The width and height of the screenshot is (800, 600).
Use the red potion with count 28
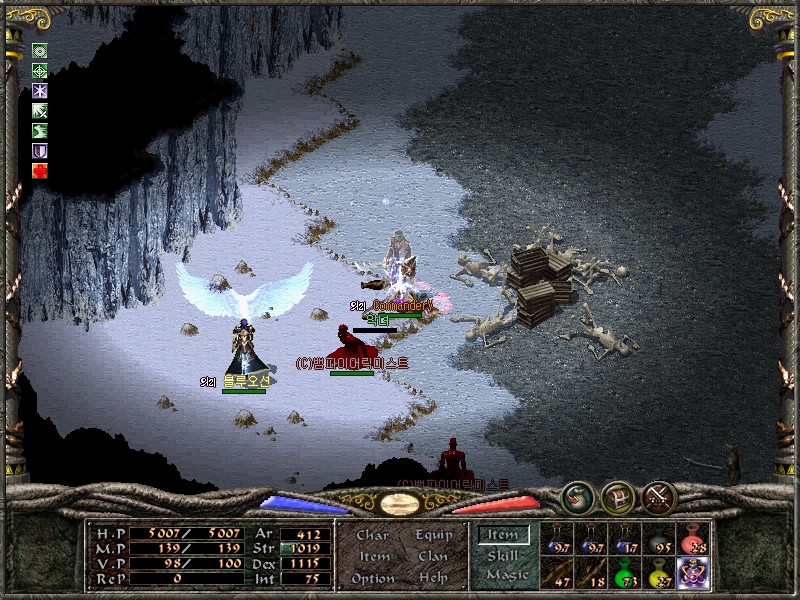[x=692, y=539]
